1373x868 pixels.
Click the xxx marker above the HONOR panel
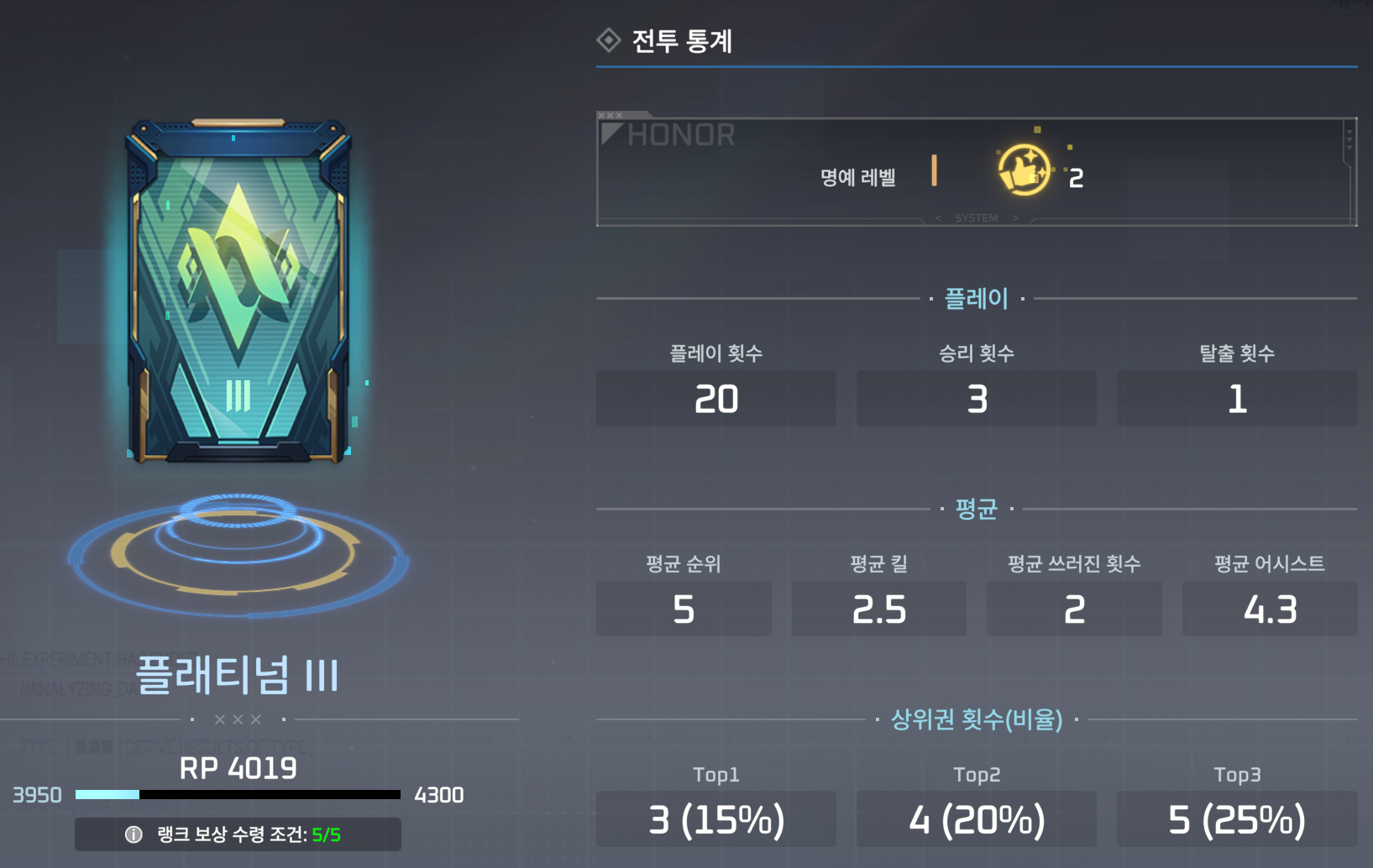pos(611,113)
